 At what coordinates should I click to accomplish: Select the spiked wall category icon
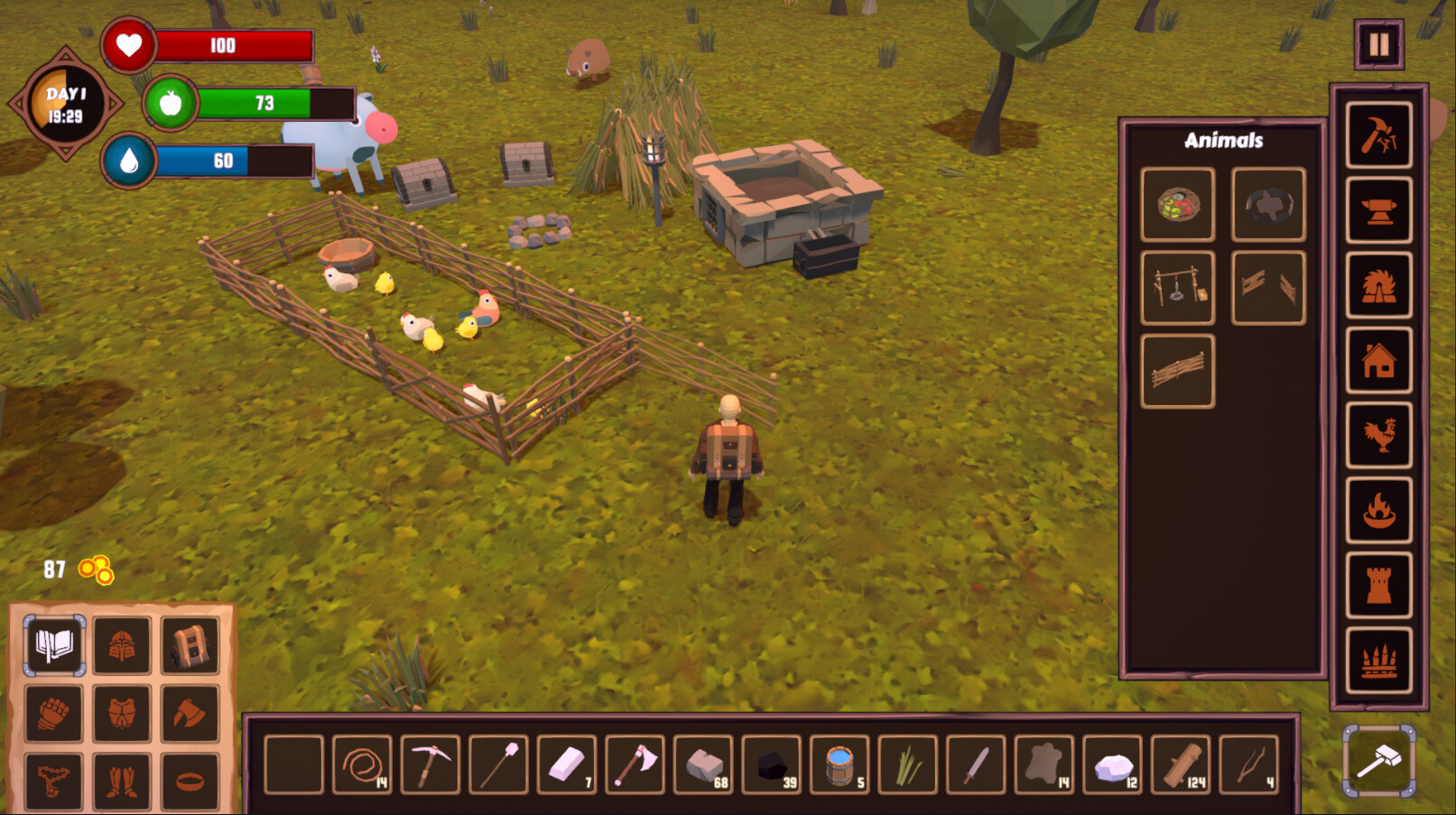[x=1379, y=660]
